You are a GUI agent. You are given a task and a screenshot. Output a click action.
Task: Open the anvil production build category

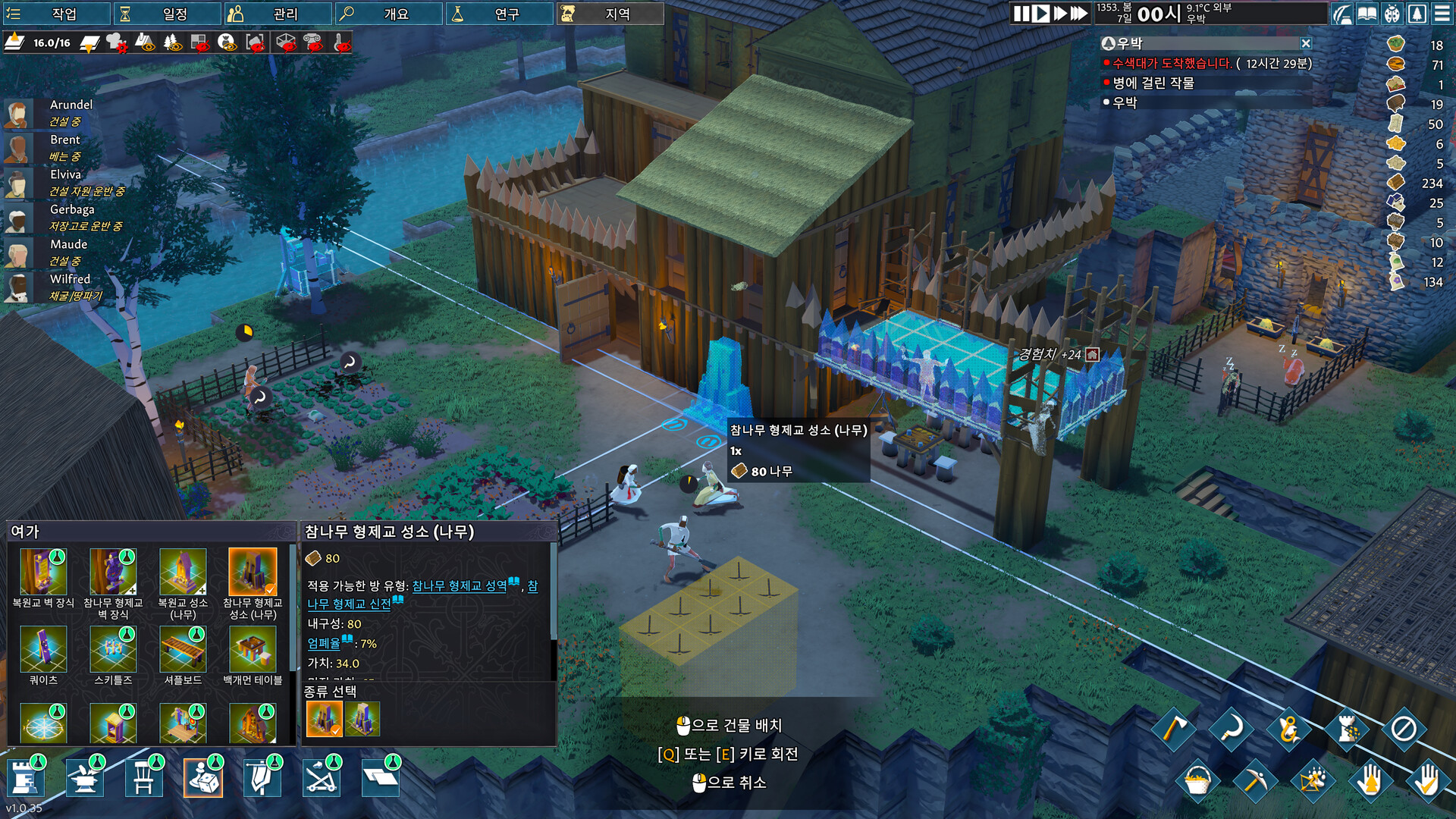pyautogui.click(x=84, y=779)
